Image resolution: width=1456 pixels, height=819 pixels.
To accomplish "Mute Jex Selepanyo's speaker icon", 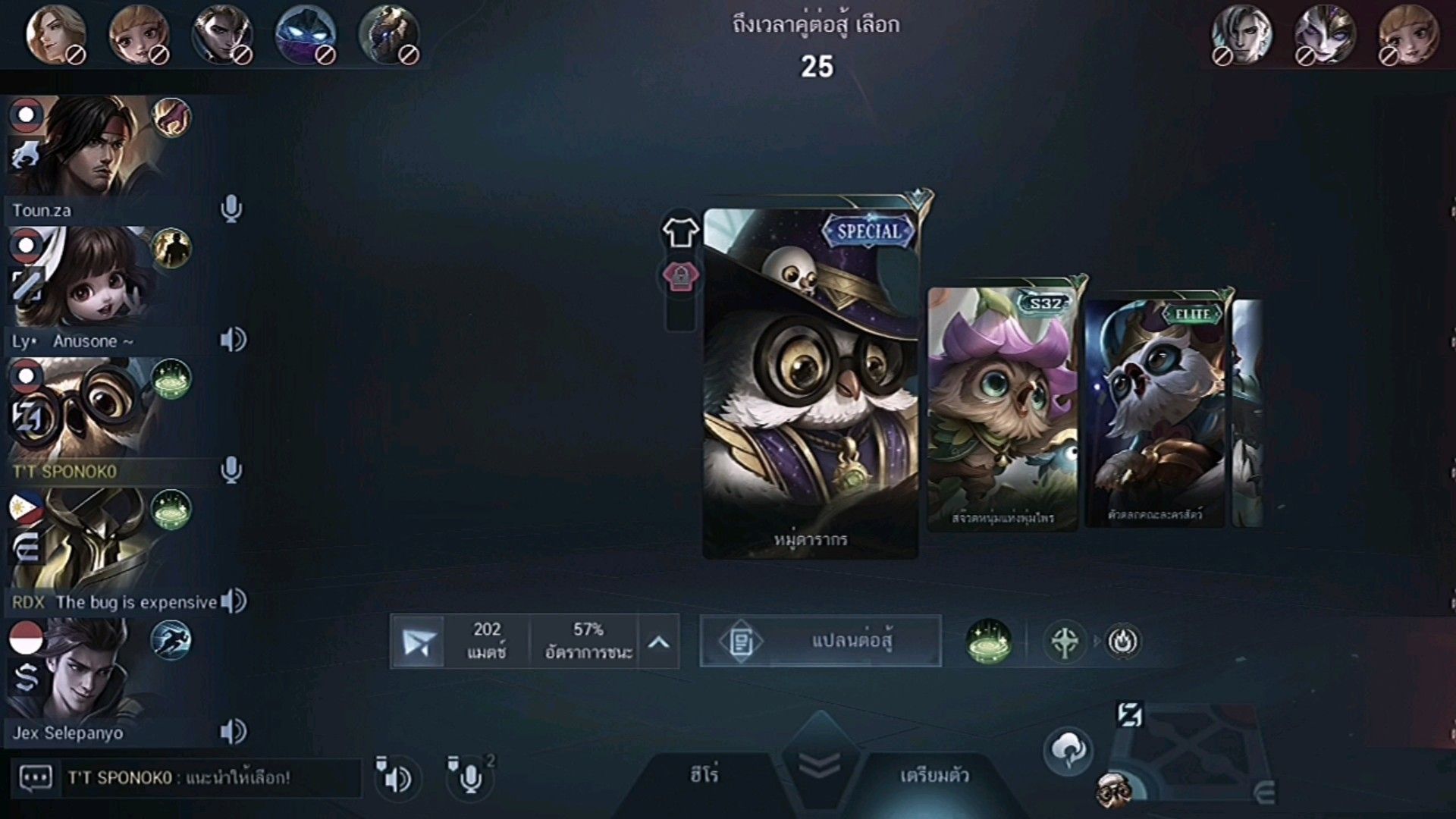I will [x=232, y=732].
